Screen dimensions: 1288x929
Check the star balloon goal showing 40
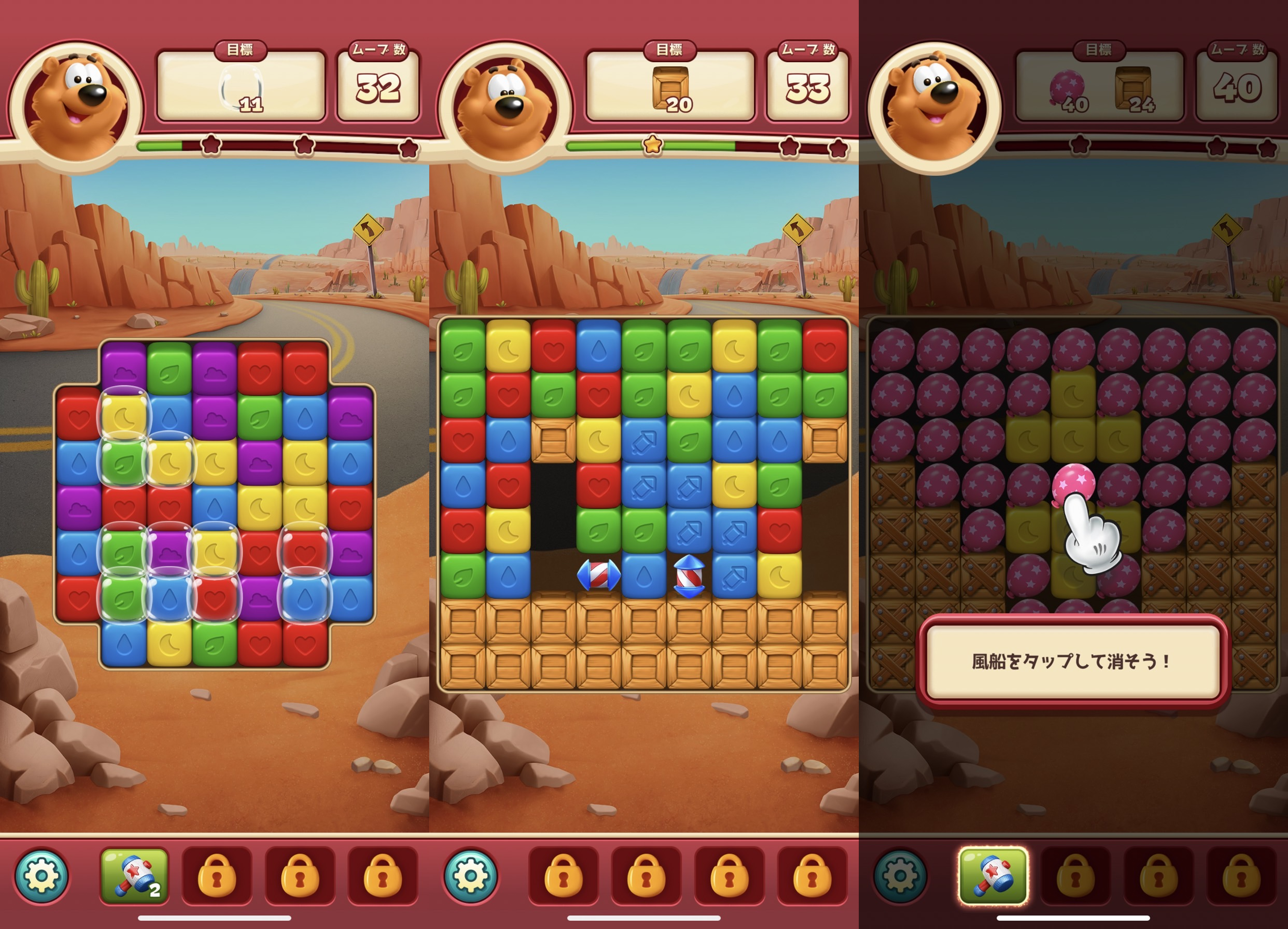tap(1068, 89)
